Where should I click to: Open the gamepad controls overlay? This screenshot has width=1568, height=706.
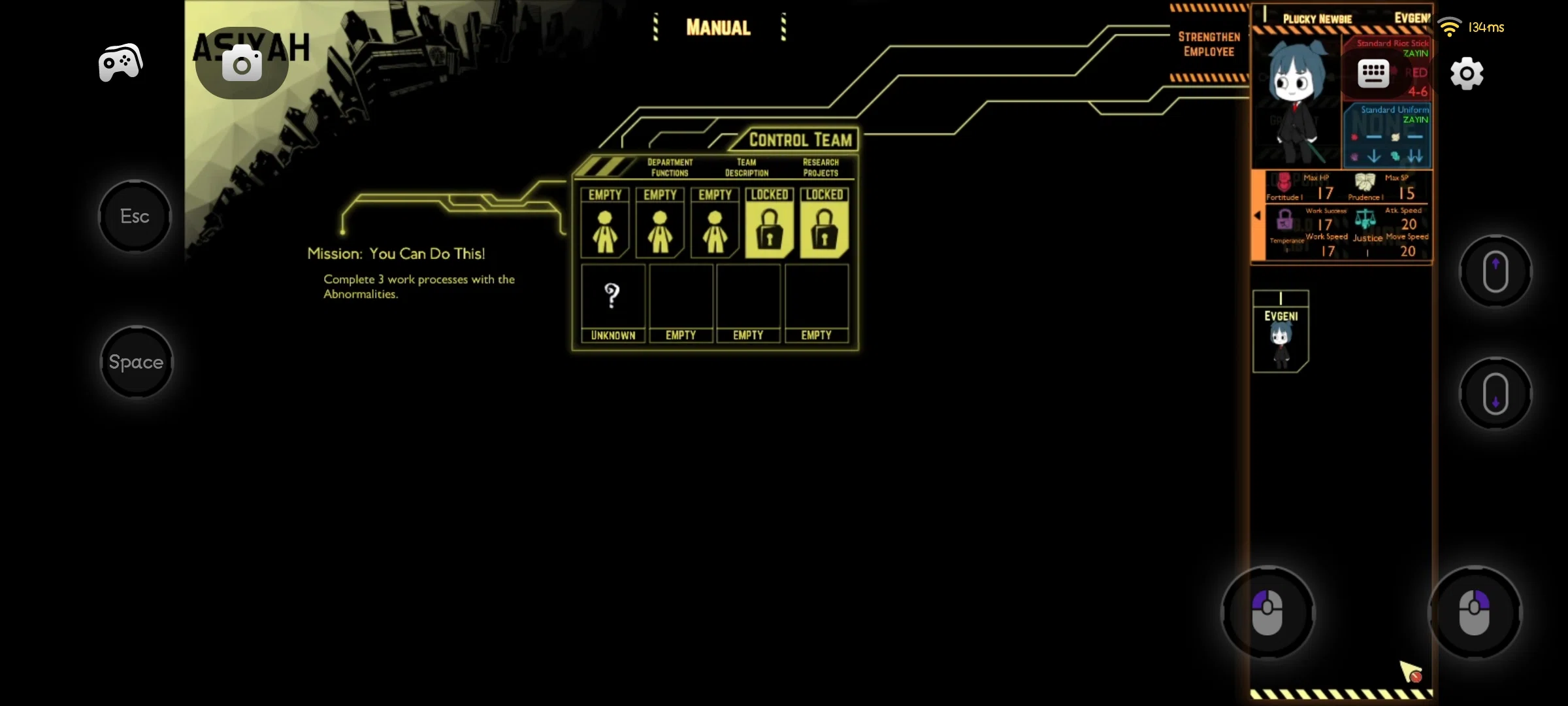pyautogui.click(x=120, y=62)
